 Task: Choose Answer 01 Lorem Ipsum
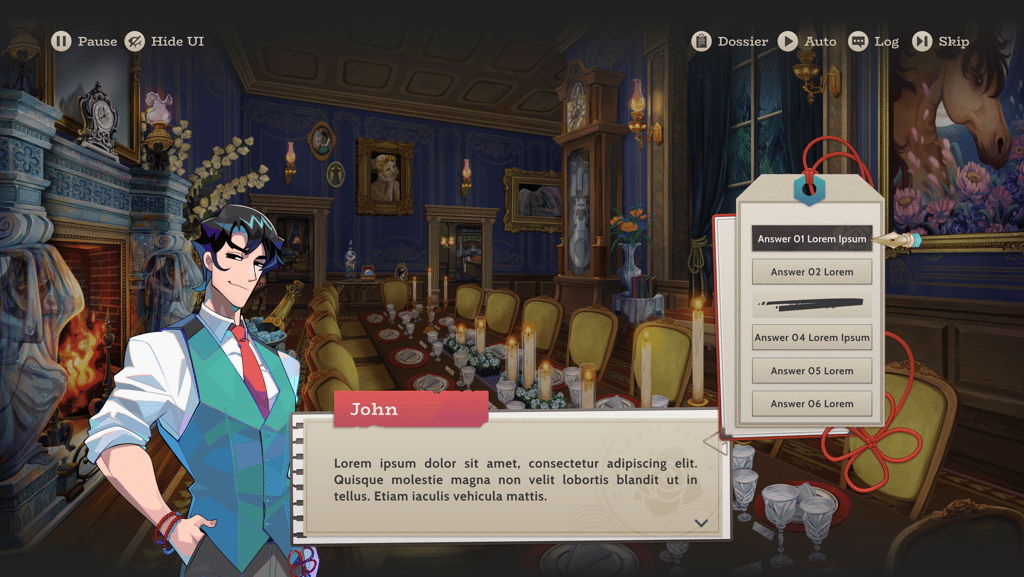pyautogui.click(x=811, y=239)
